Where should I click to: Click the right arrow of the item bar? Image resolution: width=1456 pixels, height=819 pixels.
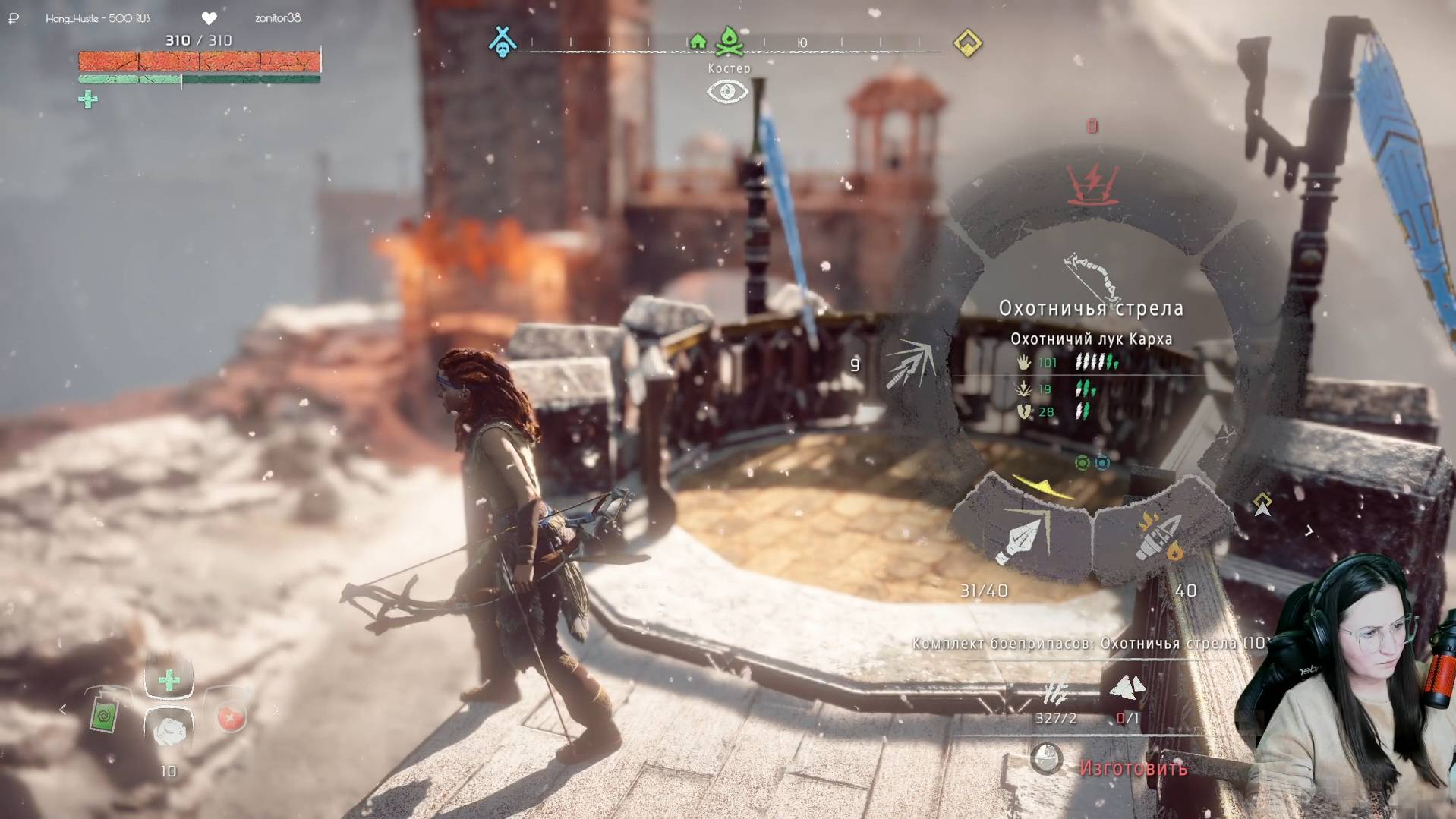(x=276, y=710)
